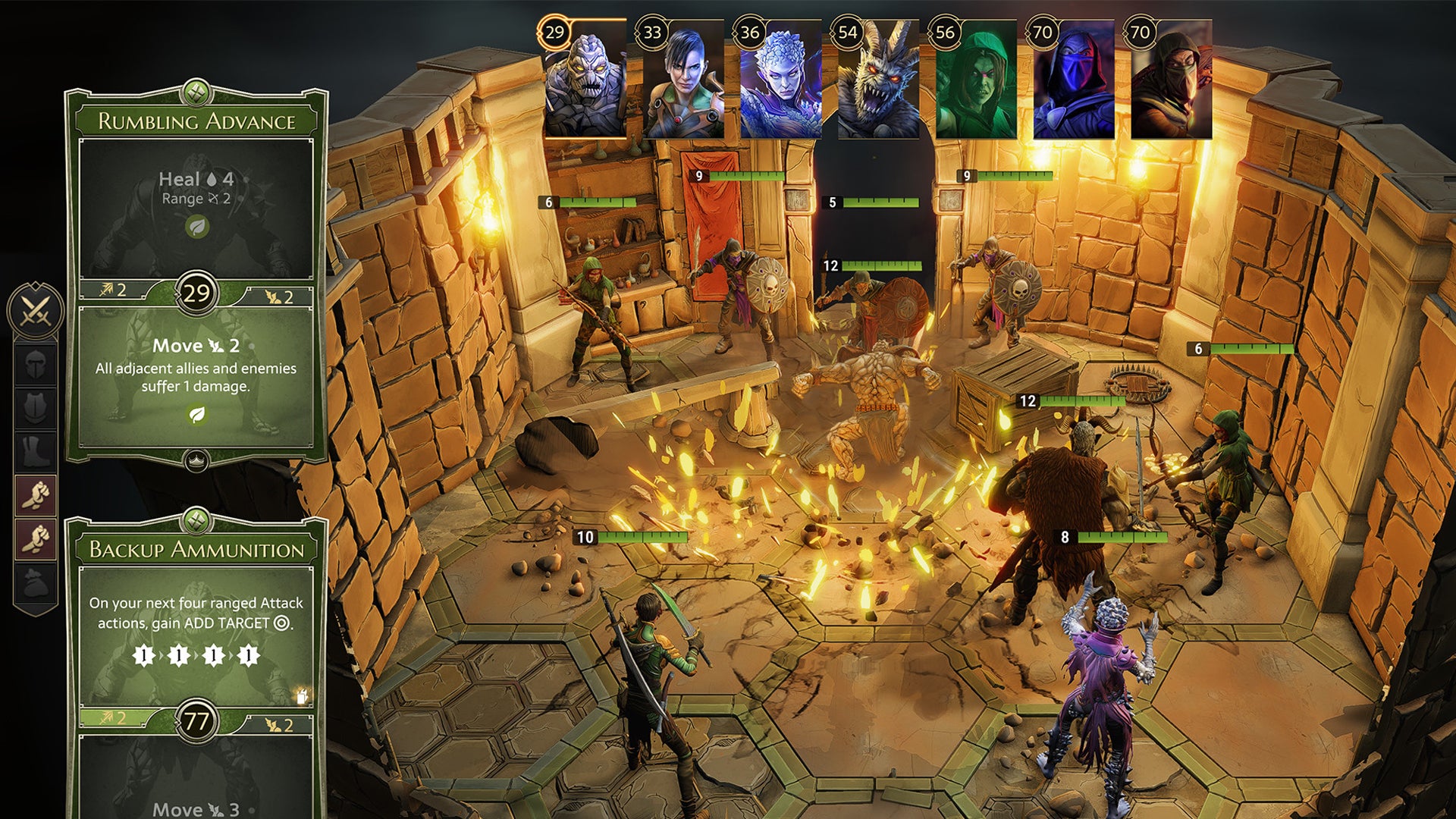Click initiative number 29 on Rumbling Advance
This screenshot has width=1456, height=819.
[x=196, y=290]
